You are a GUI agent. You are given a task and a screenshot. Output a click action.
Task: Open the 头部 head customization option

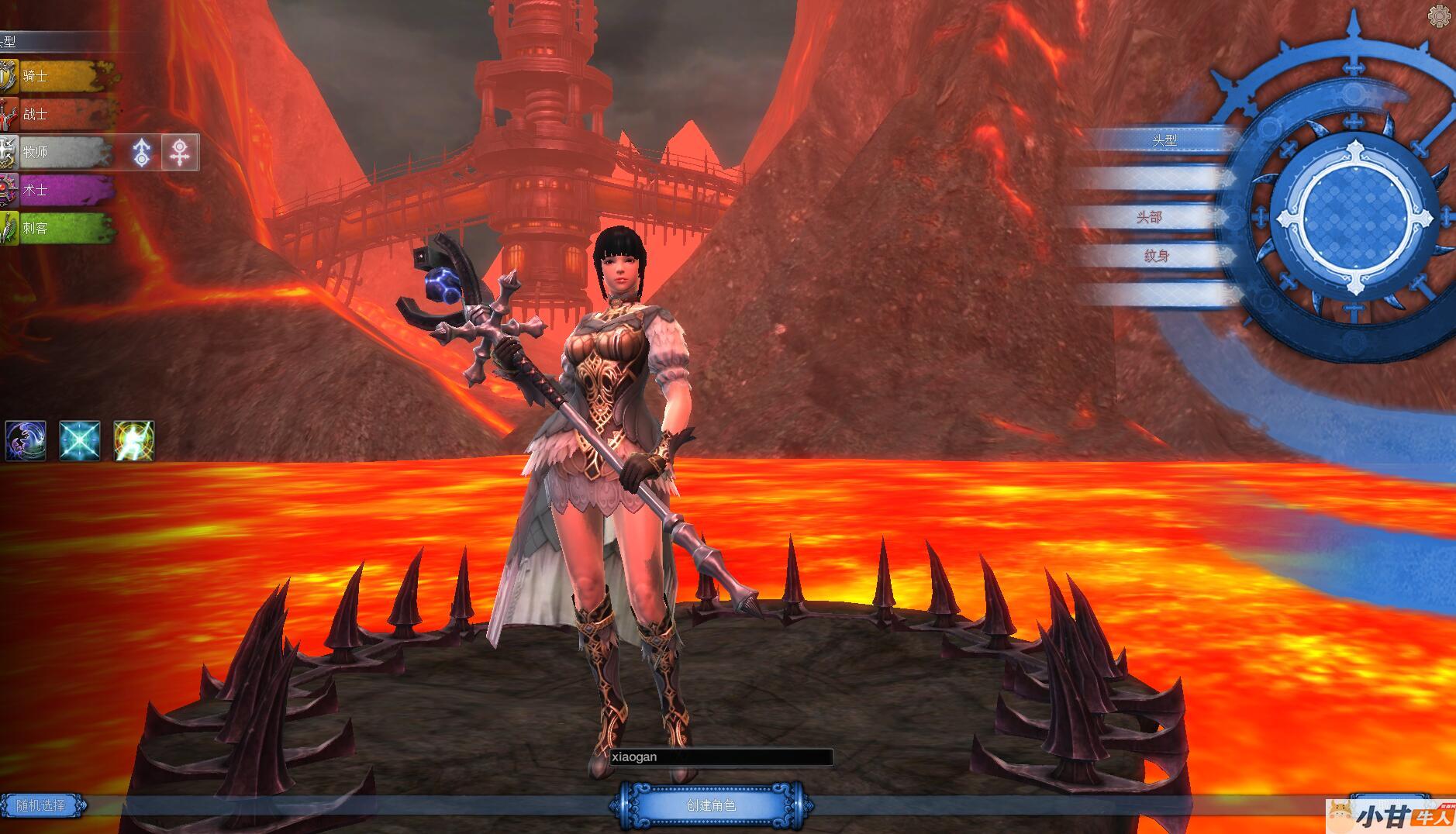[1149, 217]
